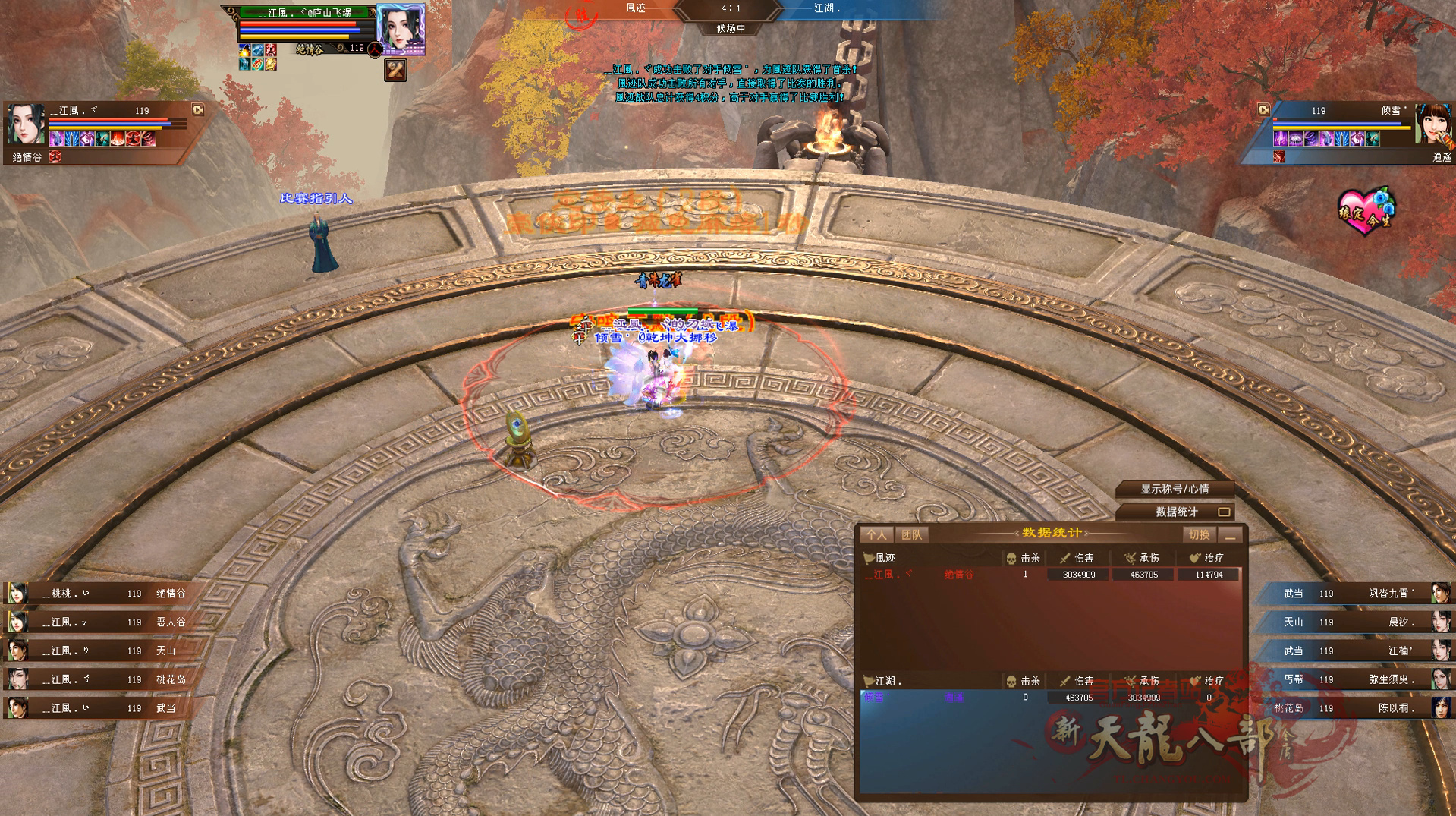Image resolution: width=1456 pixels, height=816 pixels.
Task: Select opponent 陈以桐 from 桃花岛
Action: pos(1358,708)
